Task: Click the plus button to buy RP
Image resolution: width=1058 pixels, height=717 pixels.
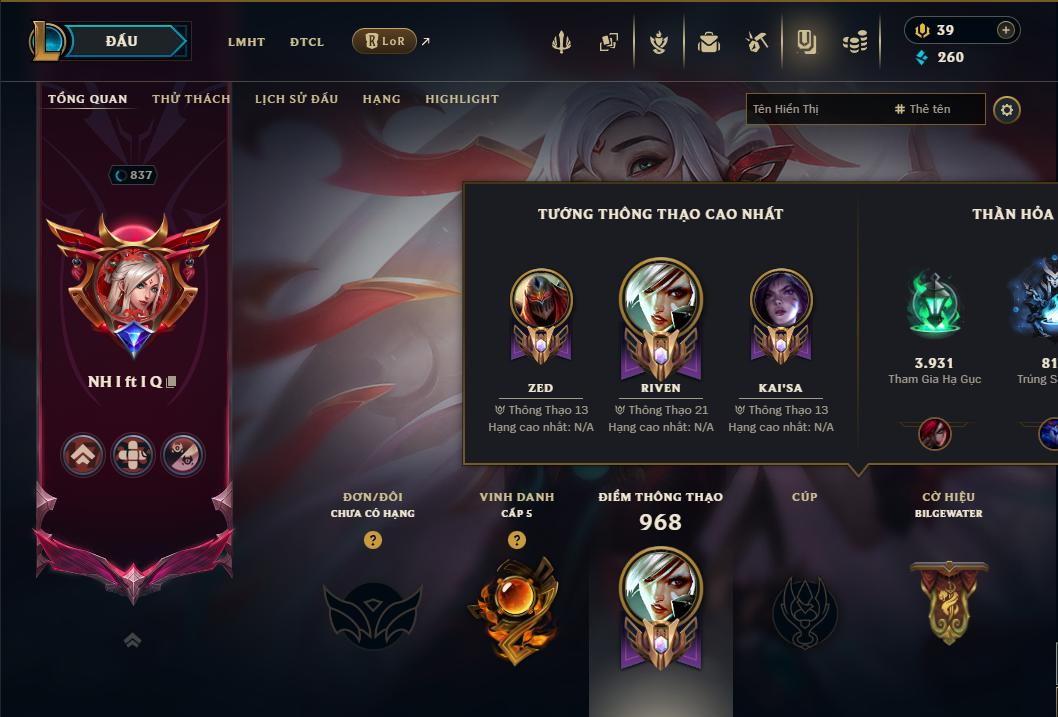Action: [1005, 30]
